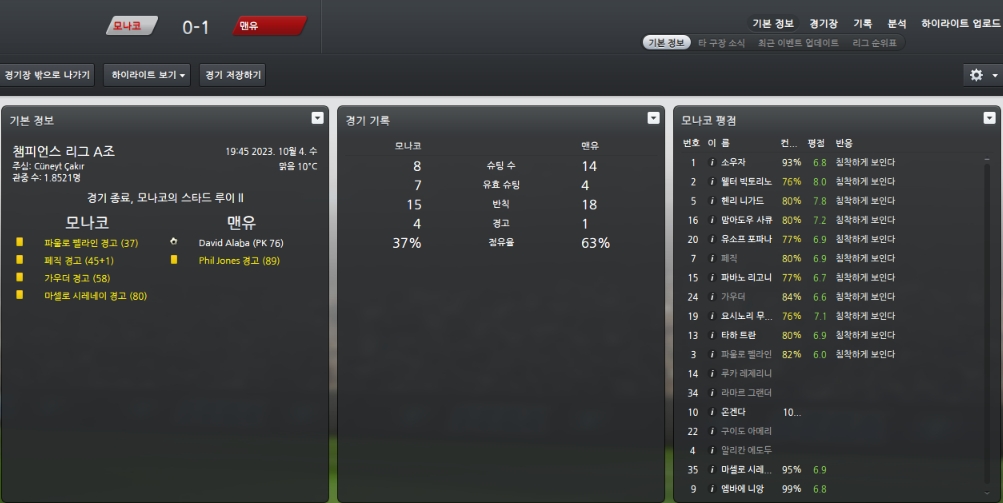Switch to the 경기장 top tab
This screenshot has height=503, width=1003.
(824, 23)
